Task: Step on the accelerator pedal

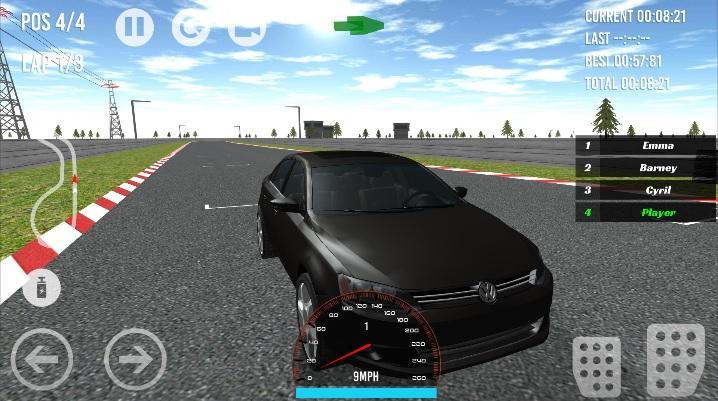Action: [x=676, y=360]
